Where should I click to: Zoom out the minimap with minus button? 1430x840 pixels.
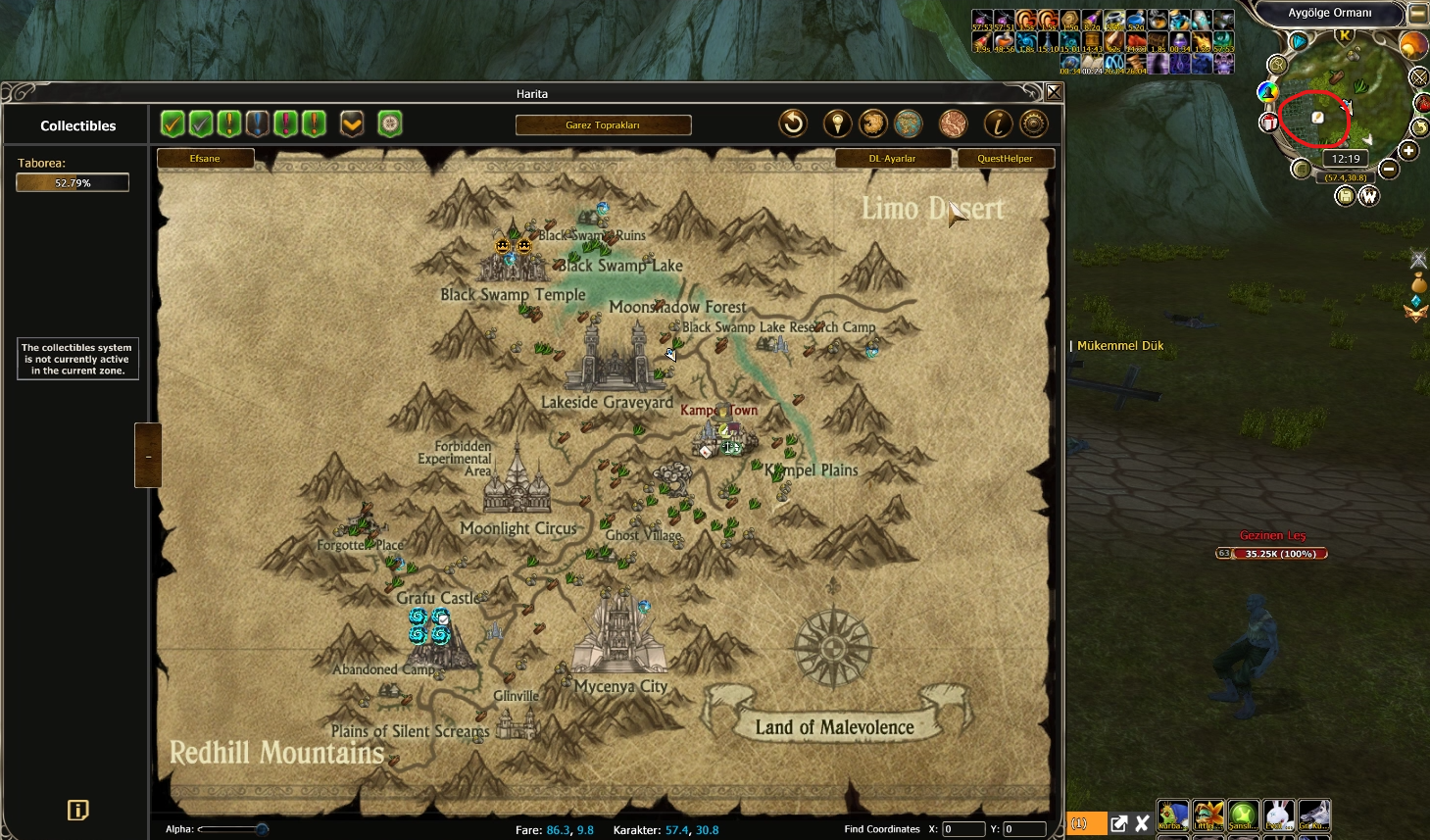pyautogui.click(x=1388, y=169)
